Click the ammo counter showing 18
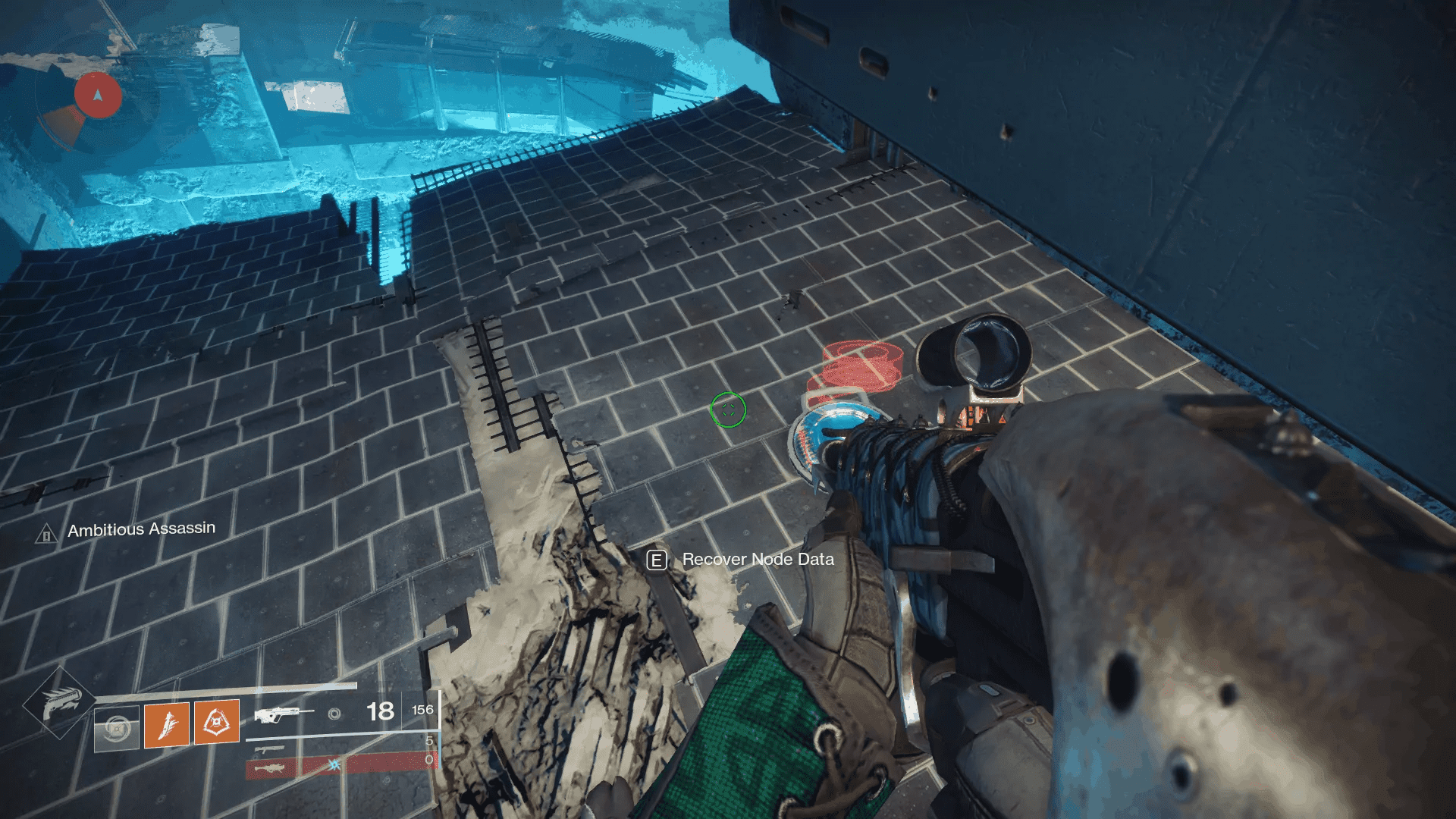The height and width of the screenshot is (819, 1456). tap(379, 712)
